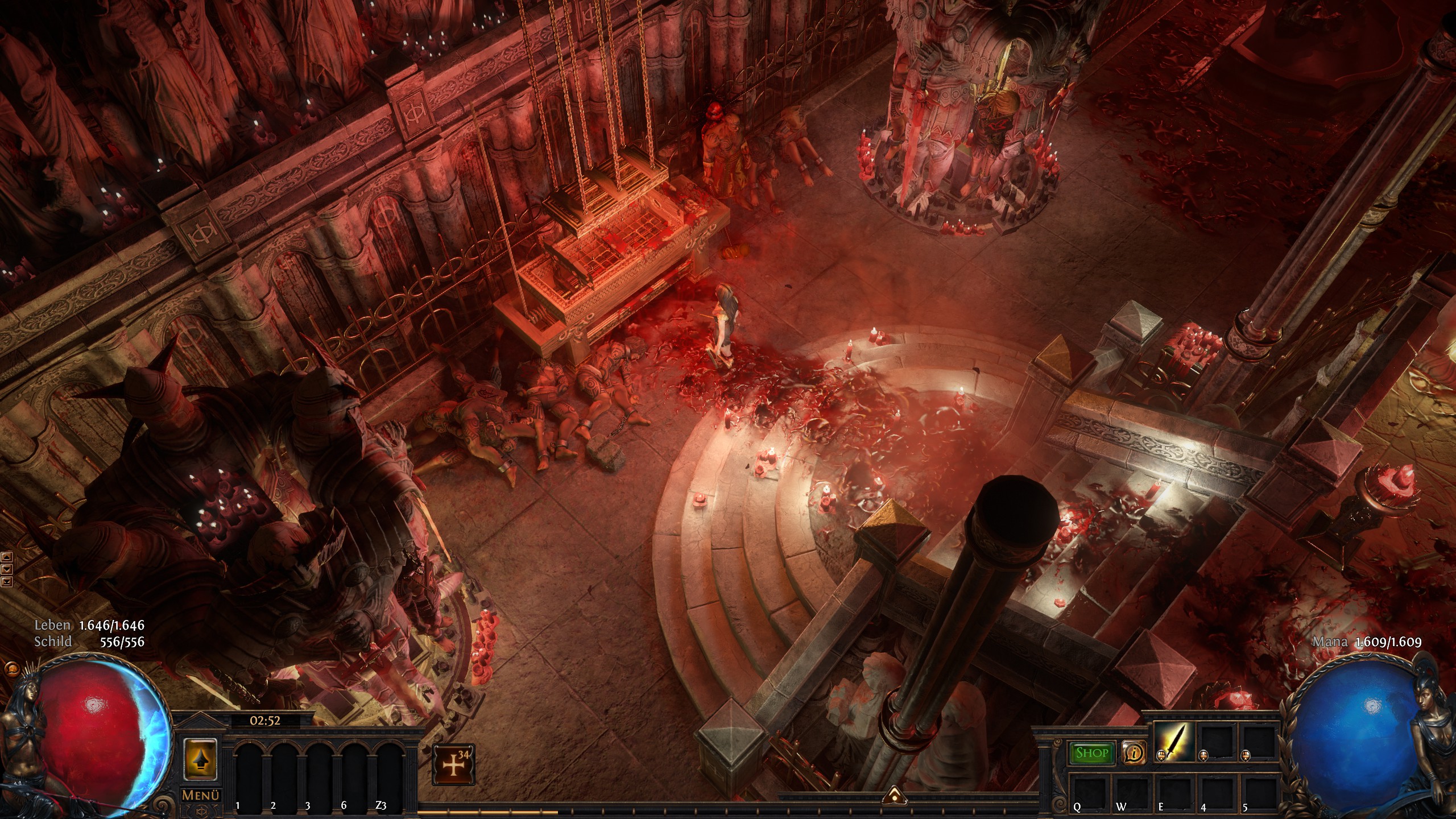
Task: Click the chat scroll-to-bottom arrow button
Action: pyautogui.click(x=7, y=581)
